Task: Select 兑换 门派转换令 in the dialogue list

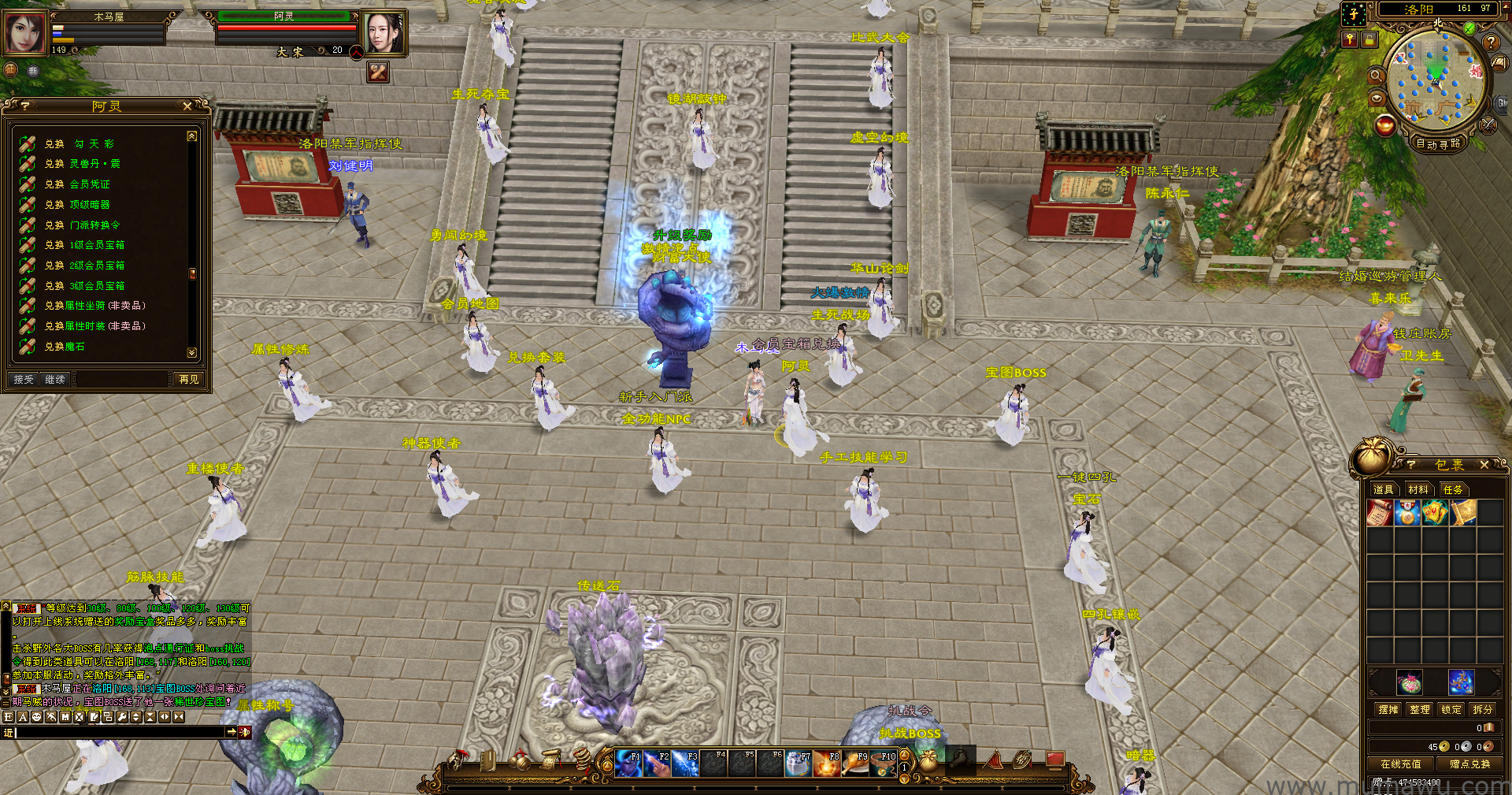Action: click(82, 225)
